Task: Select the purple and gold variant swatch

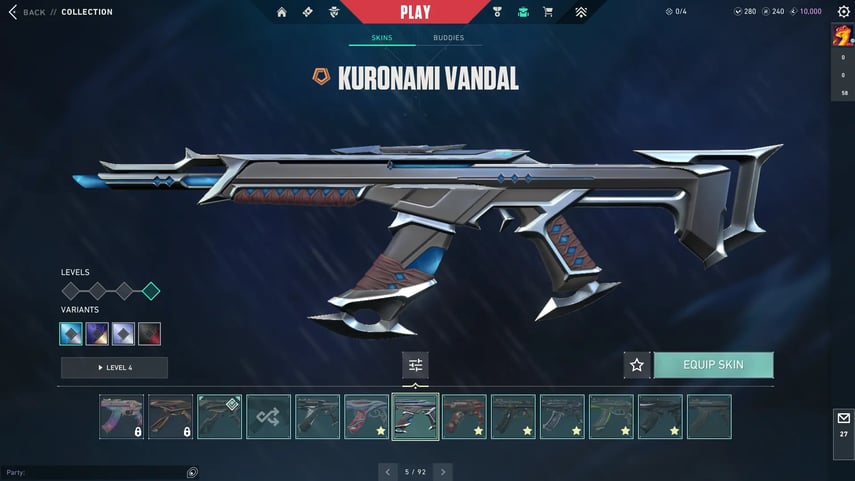Action: click(97, 334)
